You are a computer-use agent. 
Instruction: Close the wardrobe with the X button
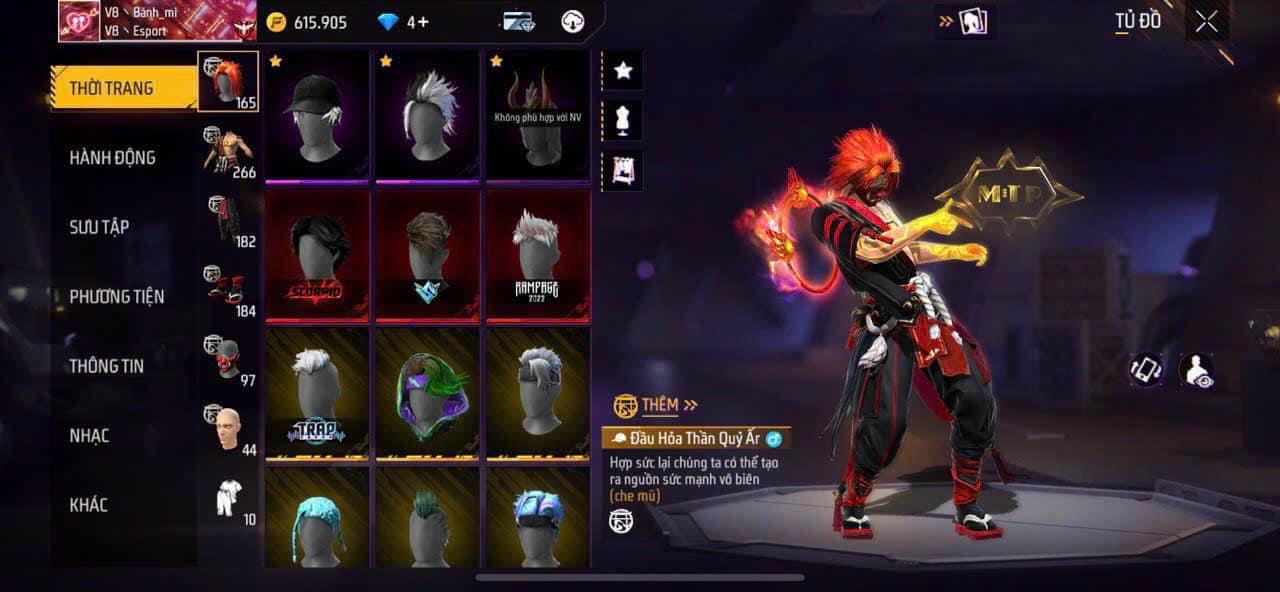(1206, 22)
